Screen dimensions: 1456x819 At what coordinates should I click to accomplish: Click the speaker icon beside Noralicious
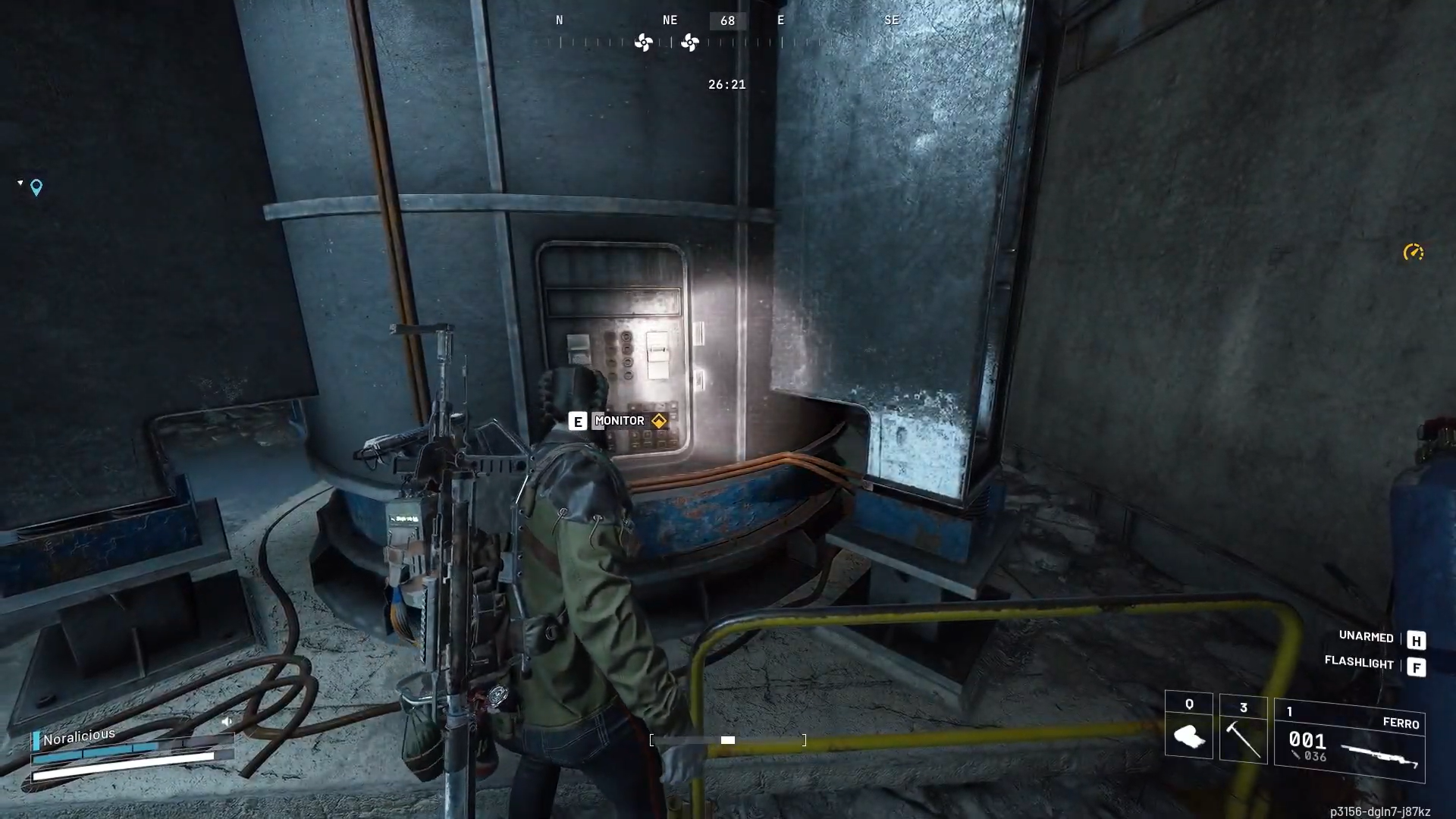(226, 722)
